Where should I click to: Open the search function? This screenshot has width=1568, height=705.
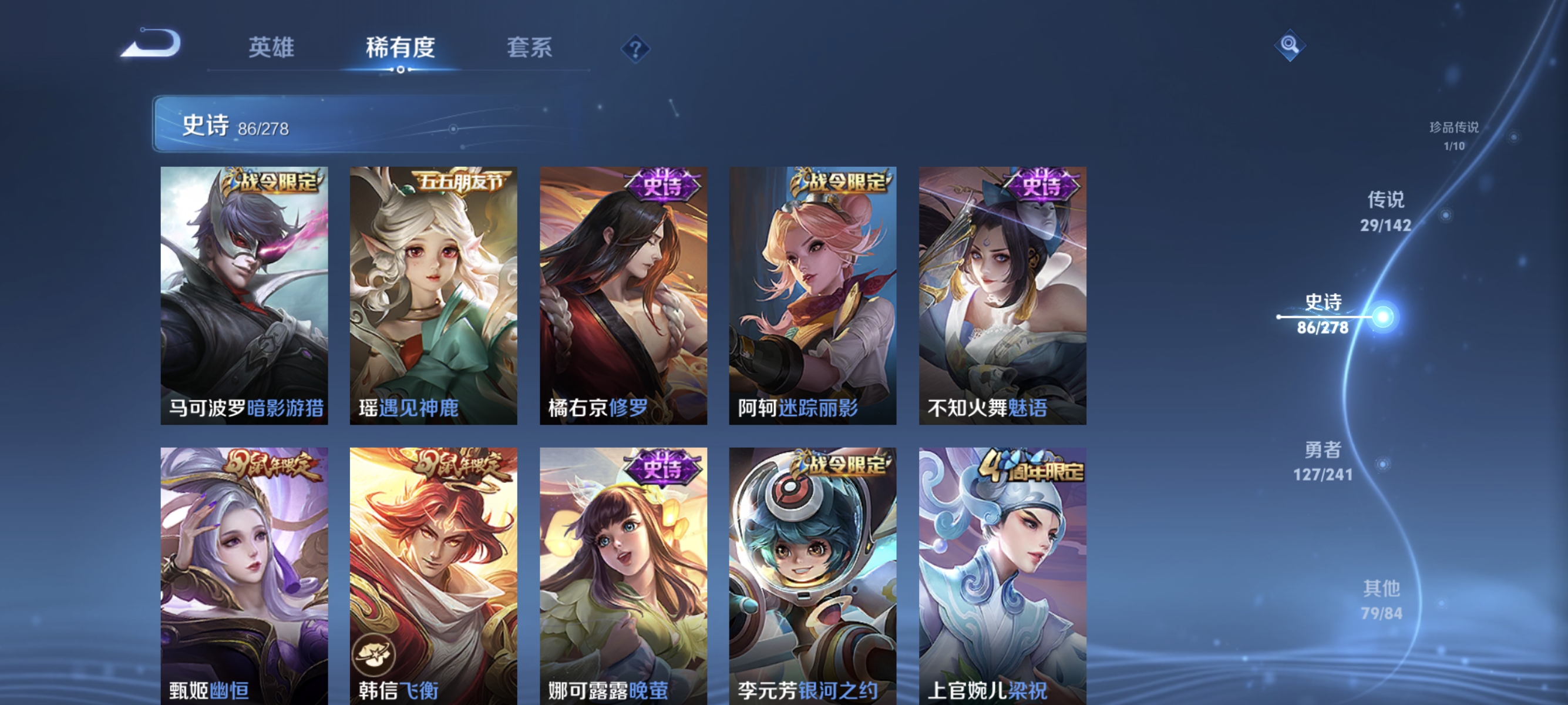click(1291, 46)
